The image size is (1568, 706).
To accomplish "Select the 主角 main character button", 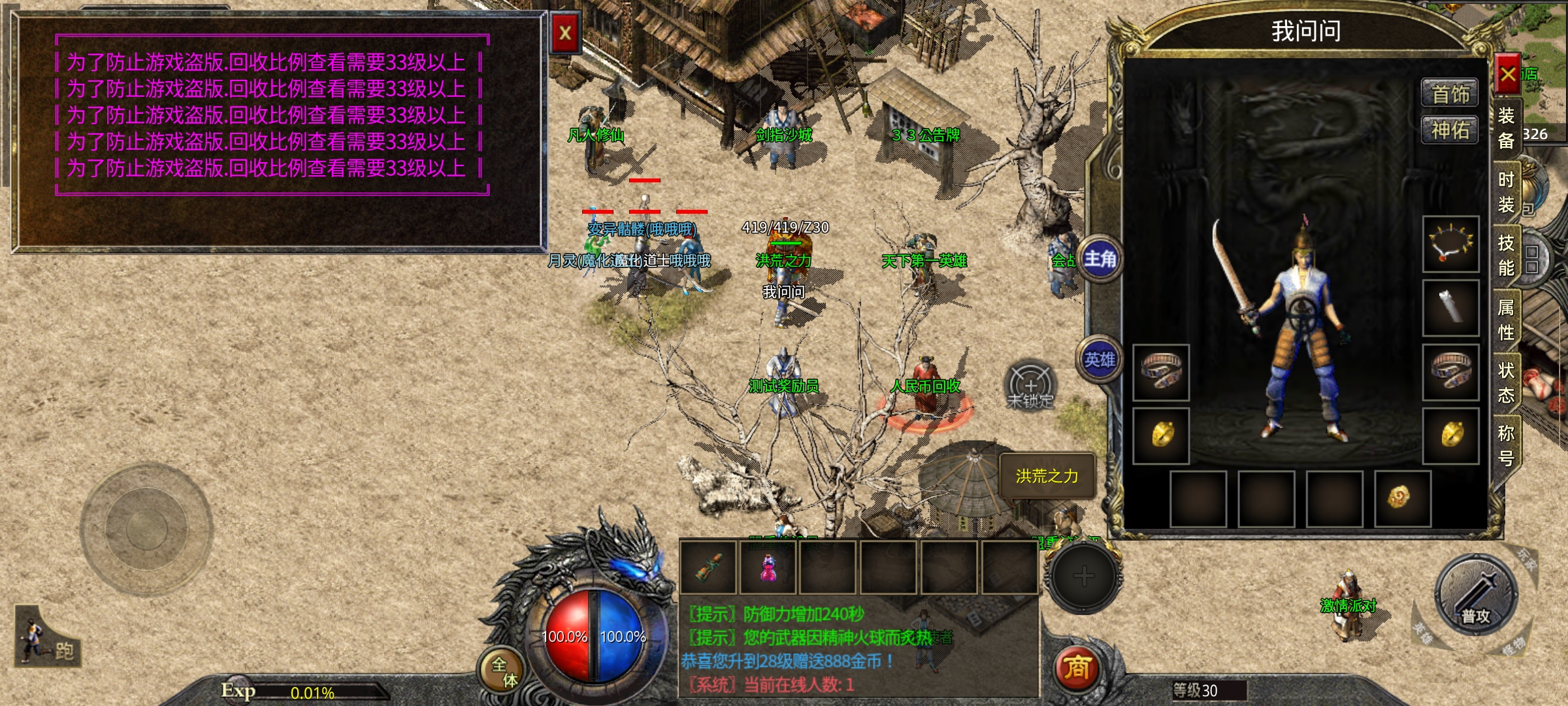I will click(1100, 260).
